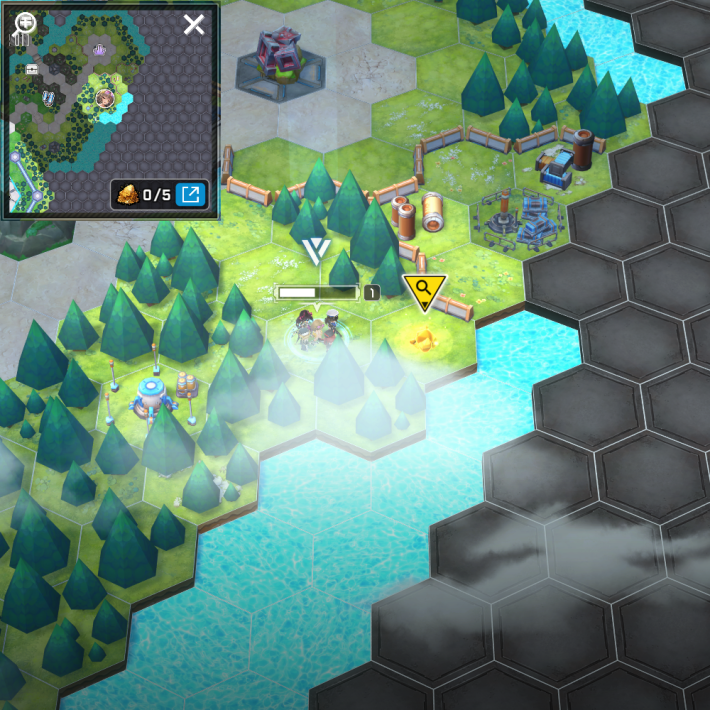Click the blue capsule marker on the minimap

48,98
